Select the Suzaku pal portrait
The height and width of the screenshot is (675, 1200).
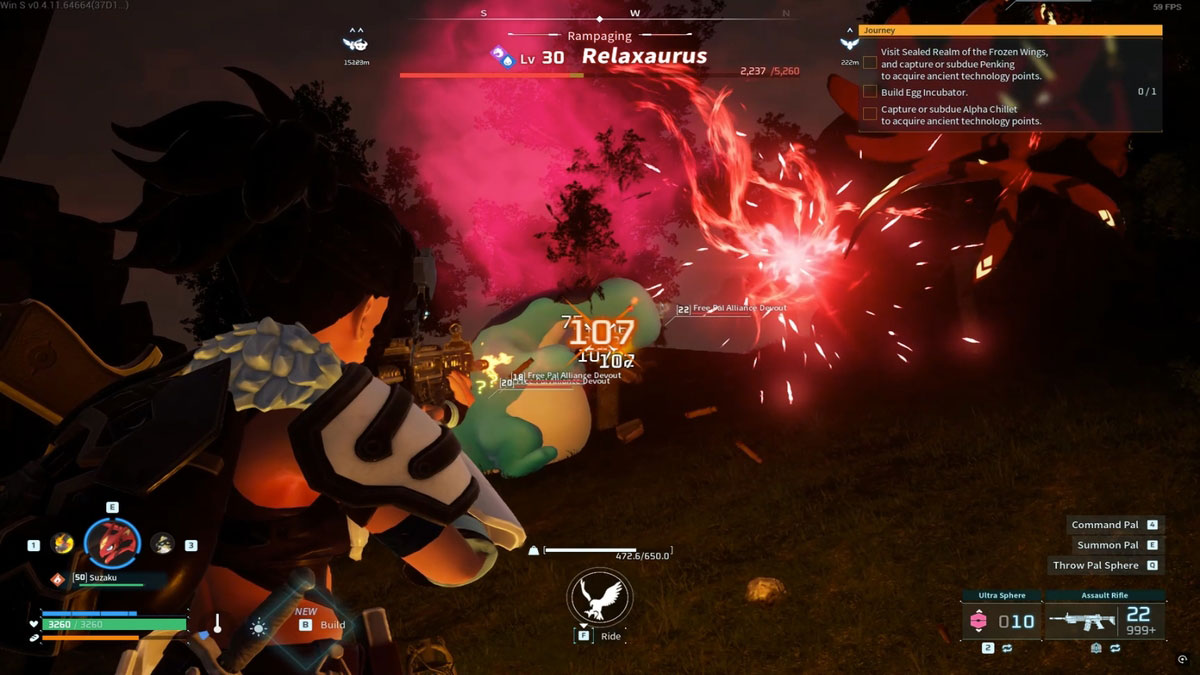click(112, 542)
